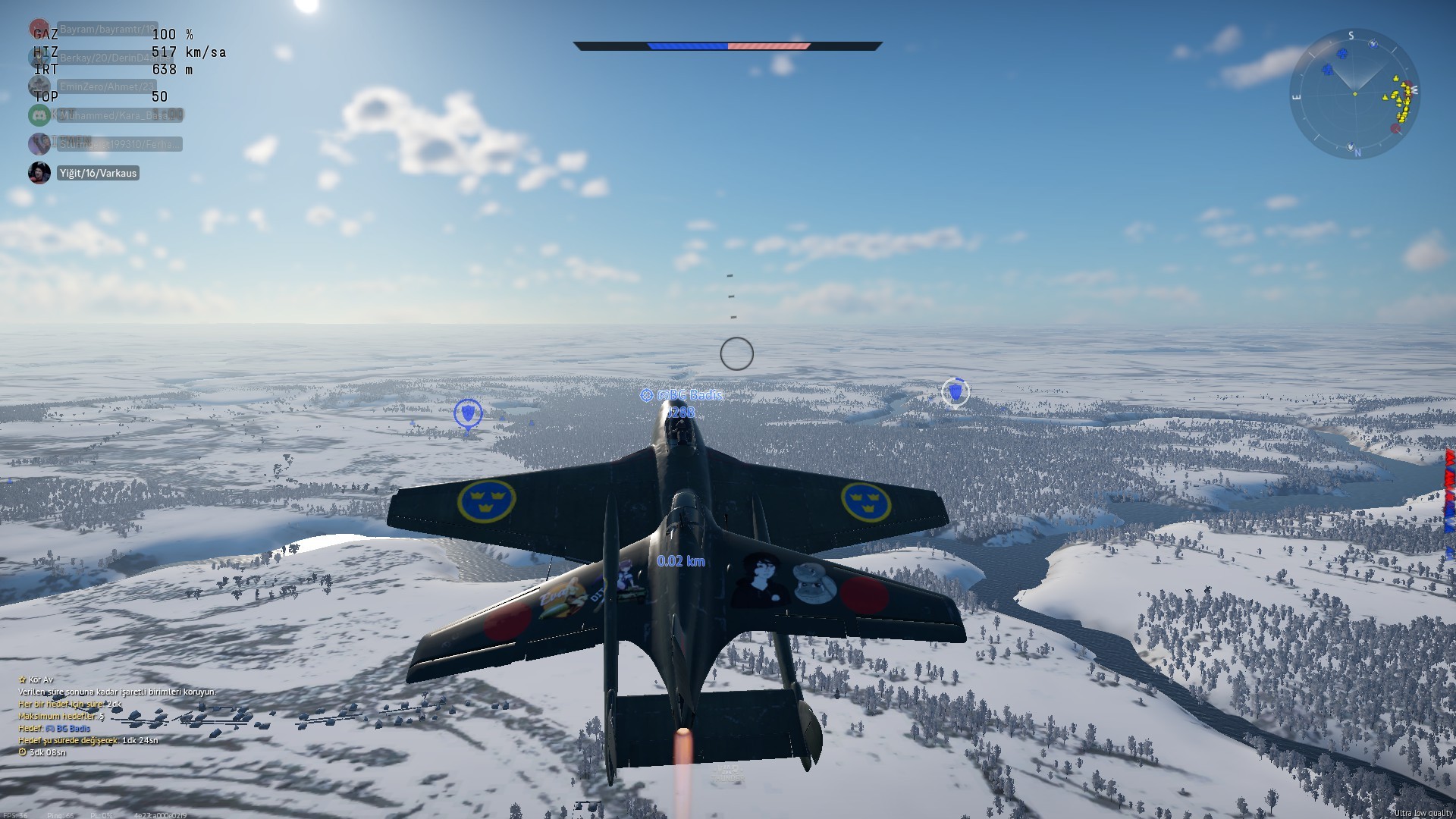Select the BG Badis target name tag
1456x819 pixels.
689,395
